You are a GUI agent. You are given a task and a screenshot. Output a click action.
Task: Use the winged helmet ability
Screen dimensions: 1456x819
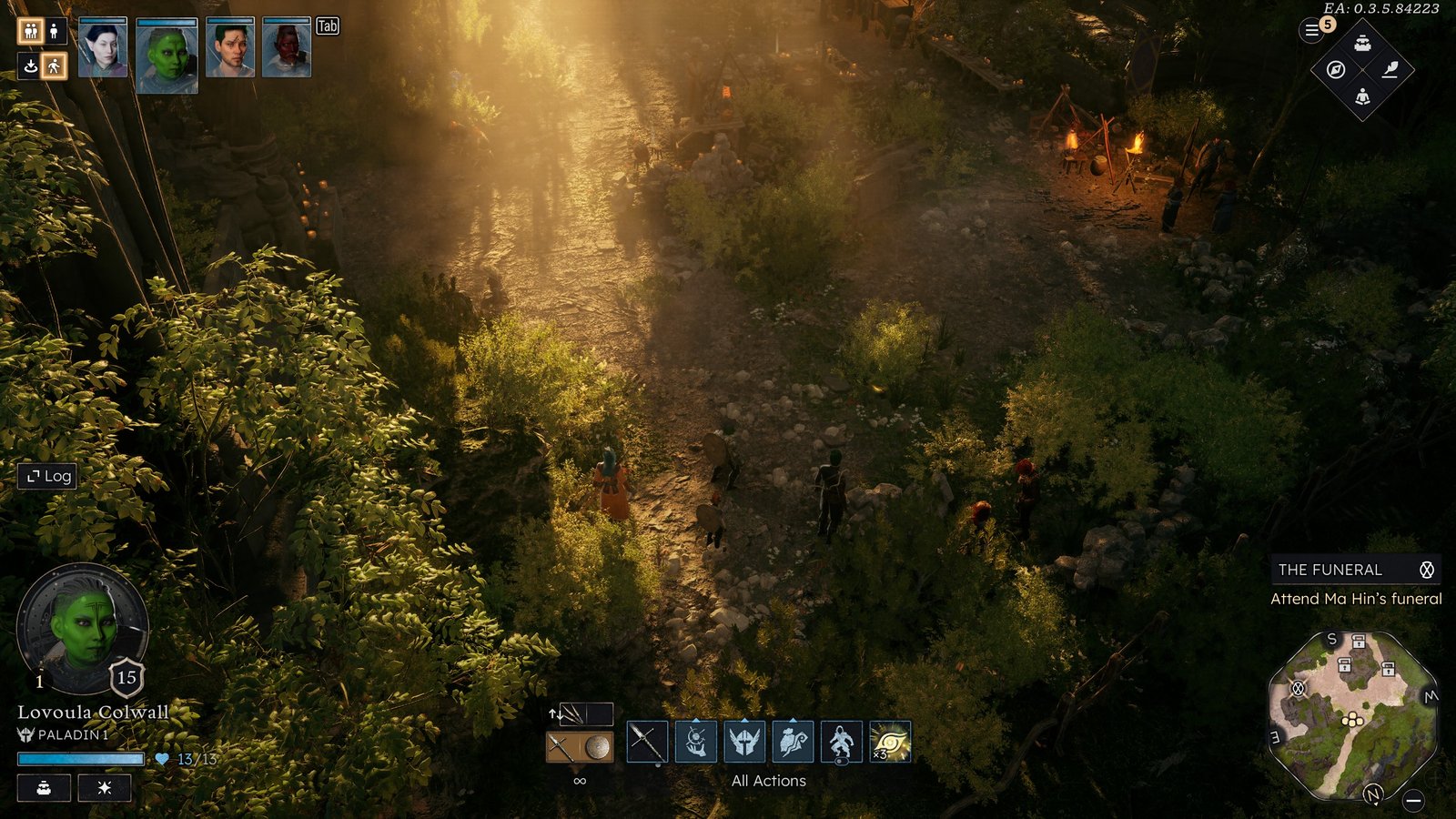pyautogui.click(x=744, y=742)
